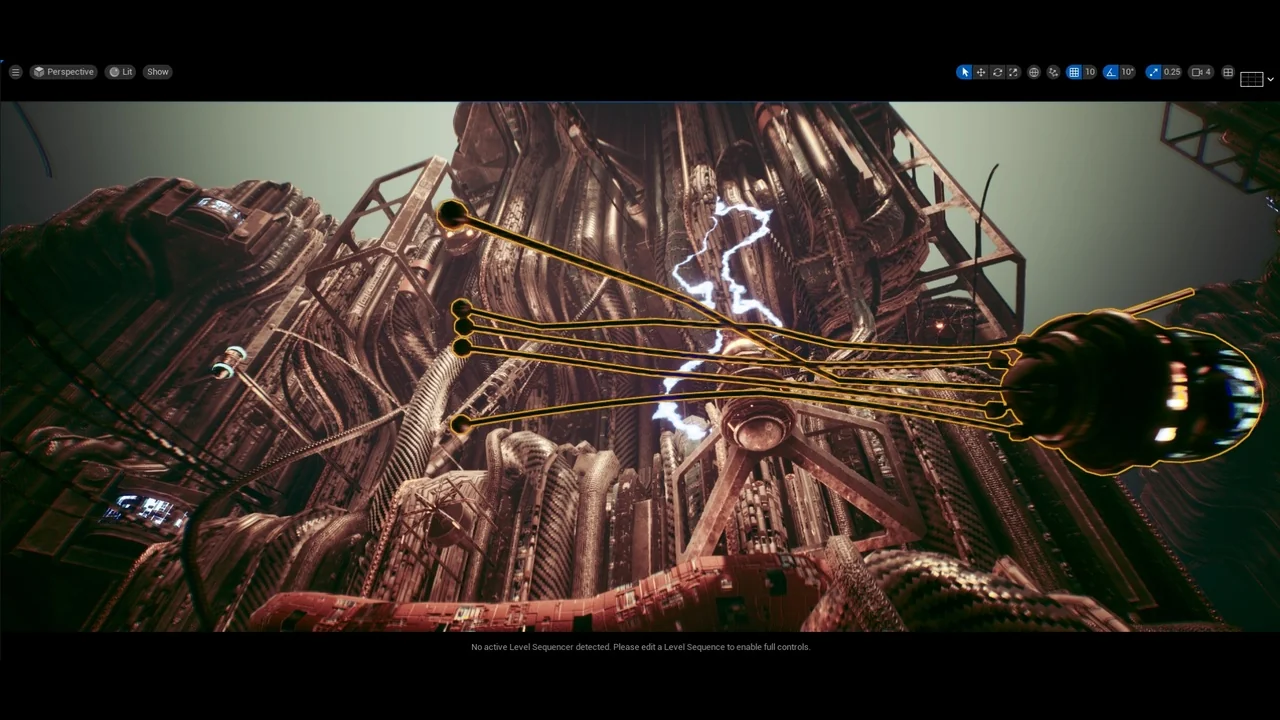Adjust the rotation snap angle of 10 degrees
The height and width of the screenshot is (720, 1280).
pyautogui.click(x=1127, y=71)
